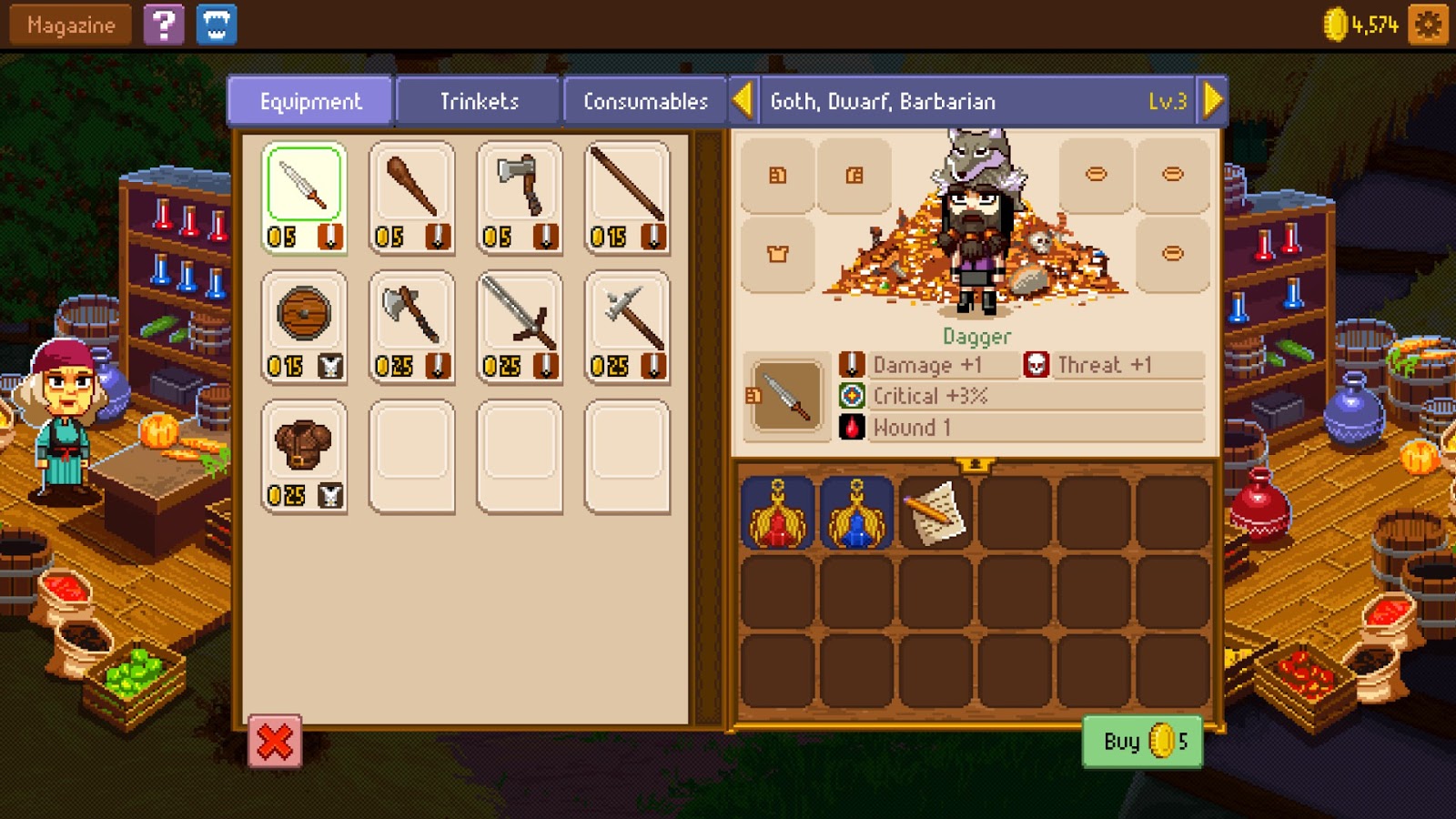Select the Club weapon for sale

412,191
